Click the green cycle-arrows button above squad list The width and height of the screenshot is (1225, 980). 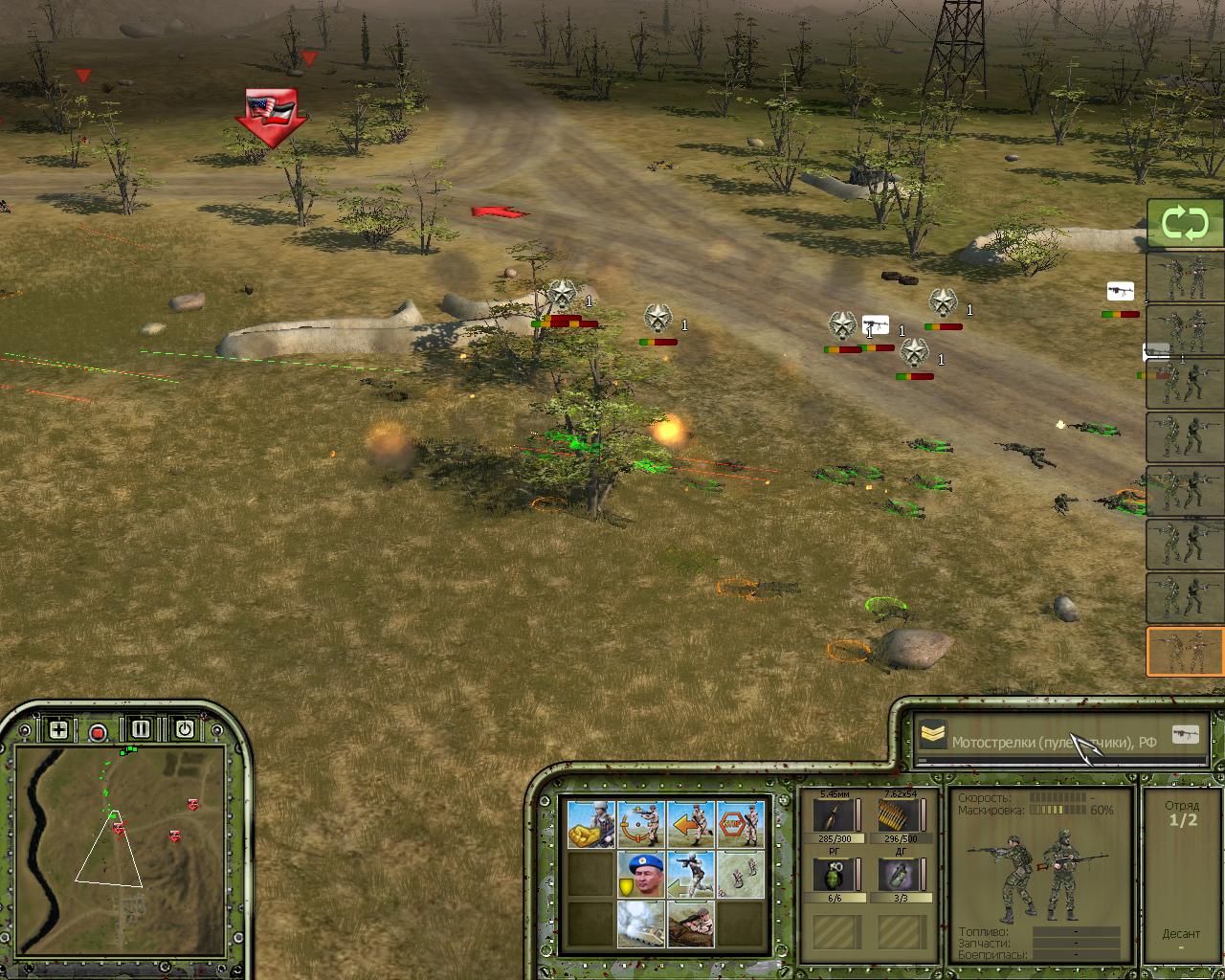[x=1185, y=225]
